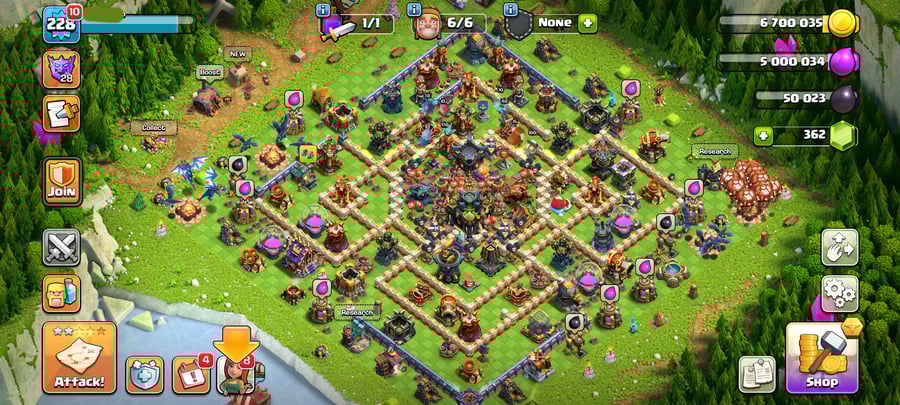
Task: Open the Join clan shield button
Action: 62,181
